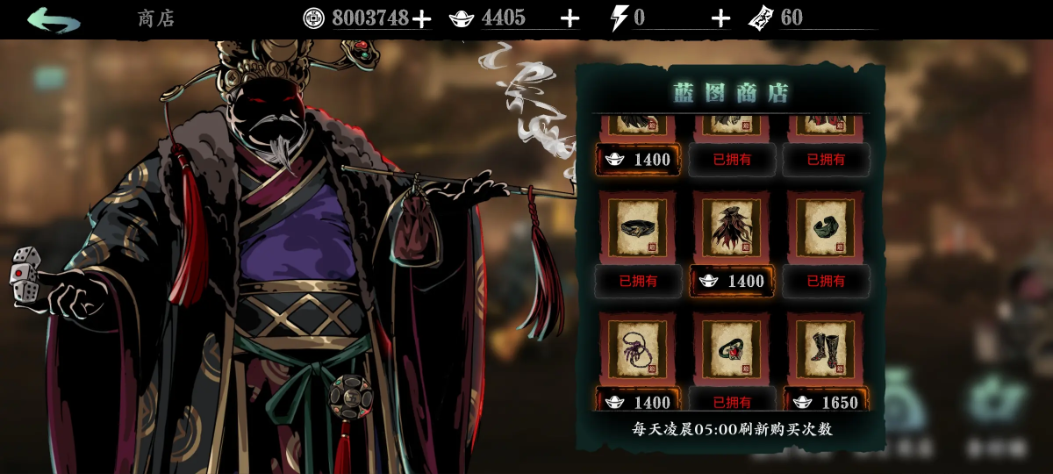
Task: Select the whip blueprint
Action: click(638, 349)
